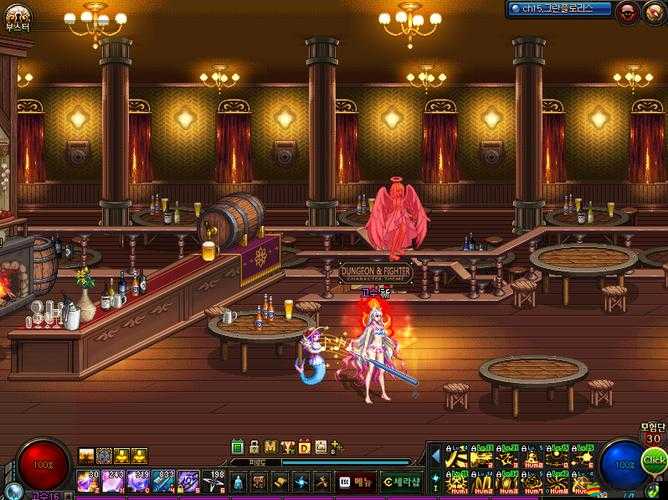Click the 부스터 emblem in the corner
The width and height of the screenshot is (668, 500).
click(x=16, y=16)
